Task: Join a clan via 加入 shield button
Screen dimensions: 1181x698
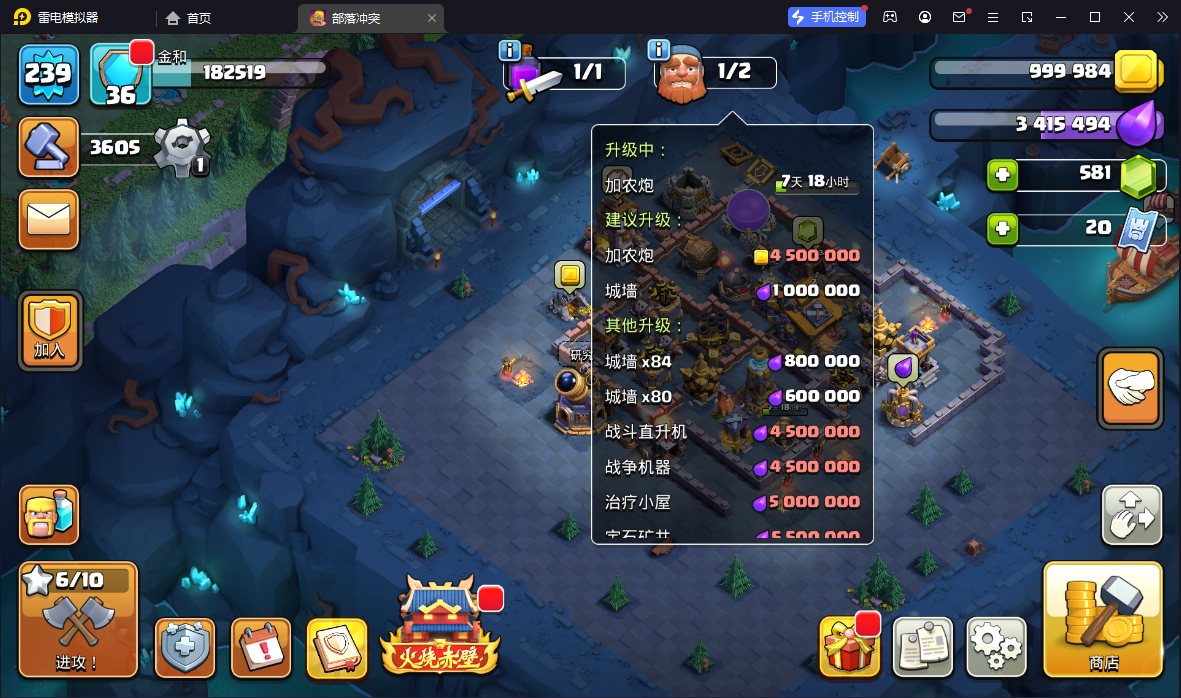Action: (49, 330)
